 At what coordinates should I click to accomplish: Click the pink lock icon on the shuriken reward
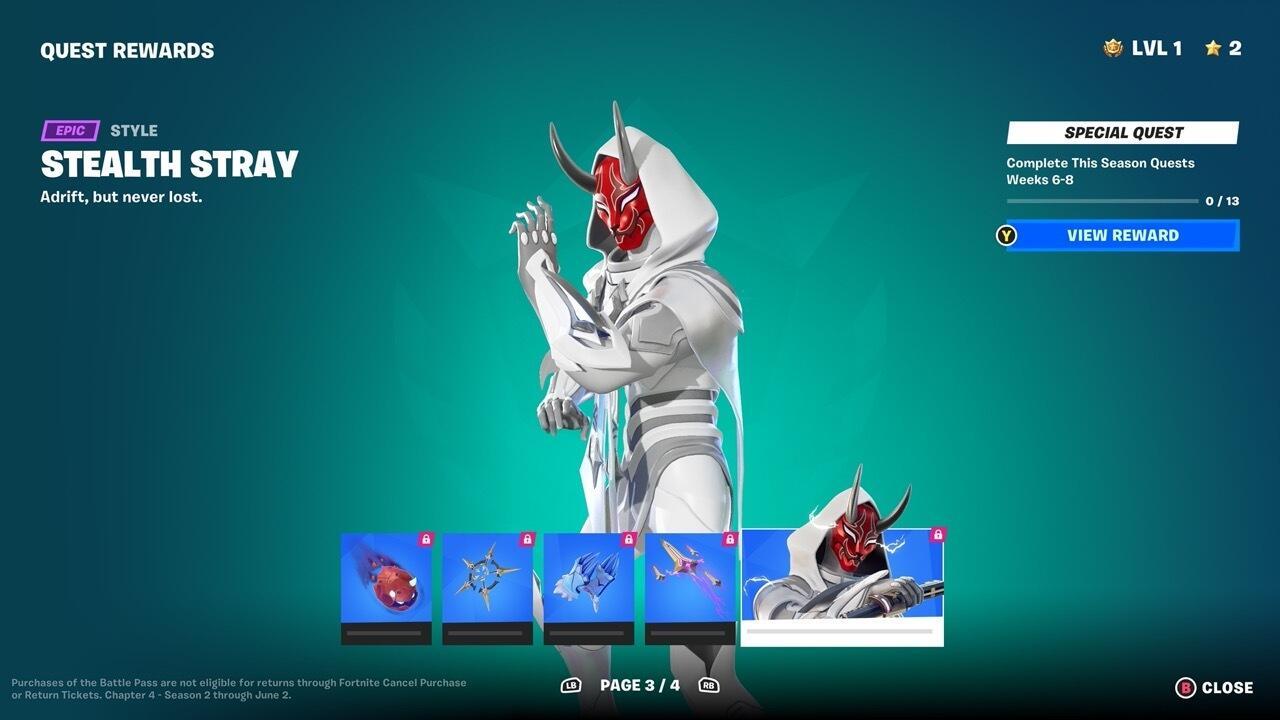tap(525, 537)
